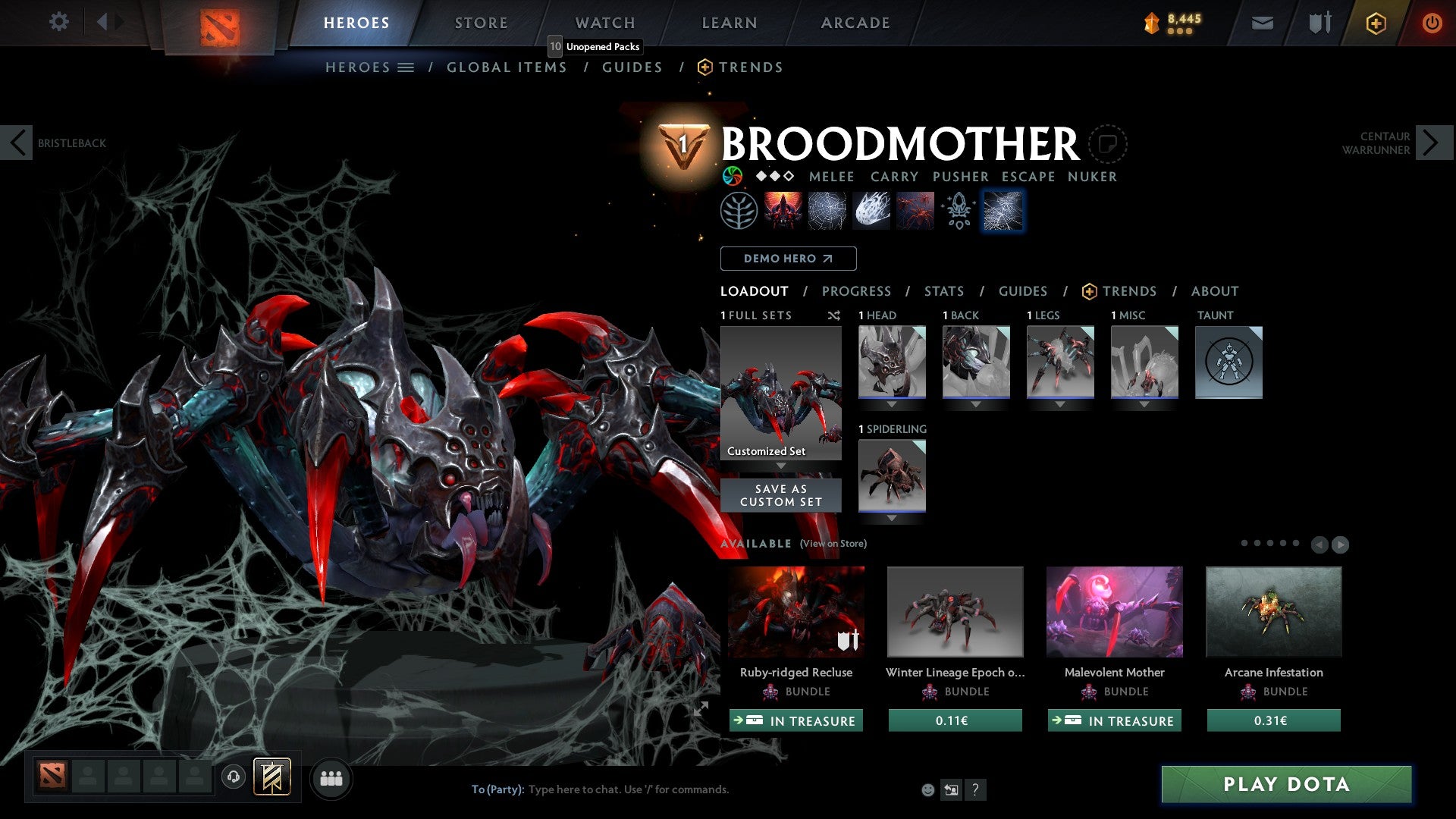Toggle the shuffle loadout icon
Image resolution: width=1456 pixels, height=819 pixels.
click(x=834, y=316)
